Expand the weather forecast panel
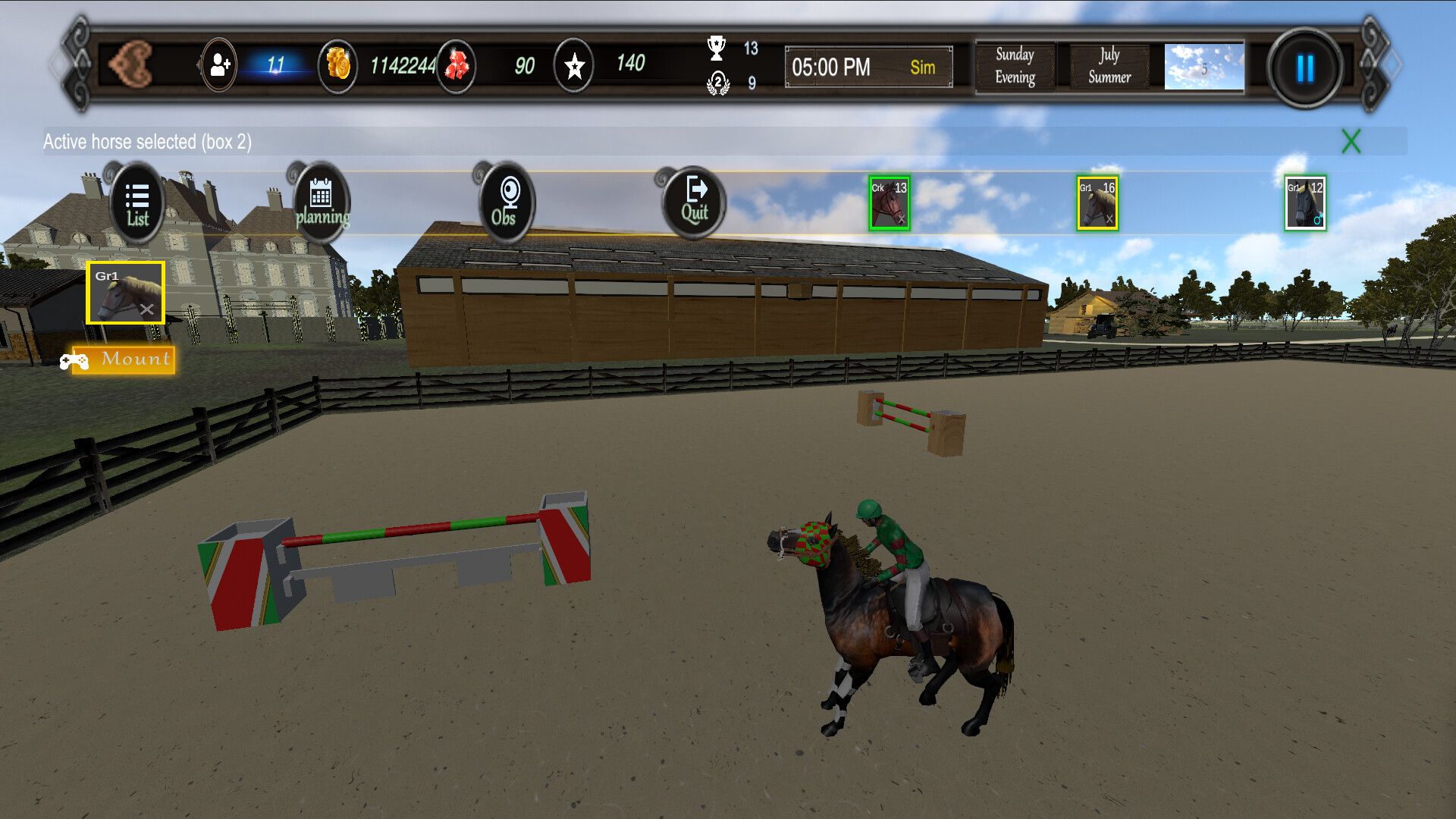The image size is (1456, 819). pos(1204,67)
